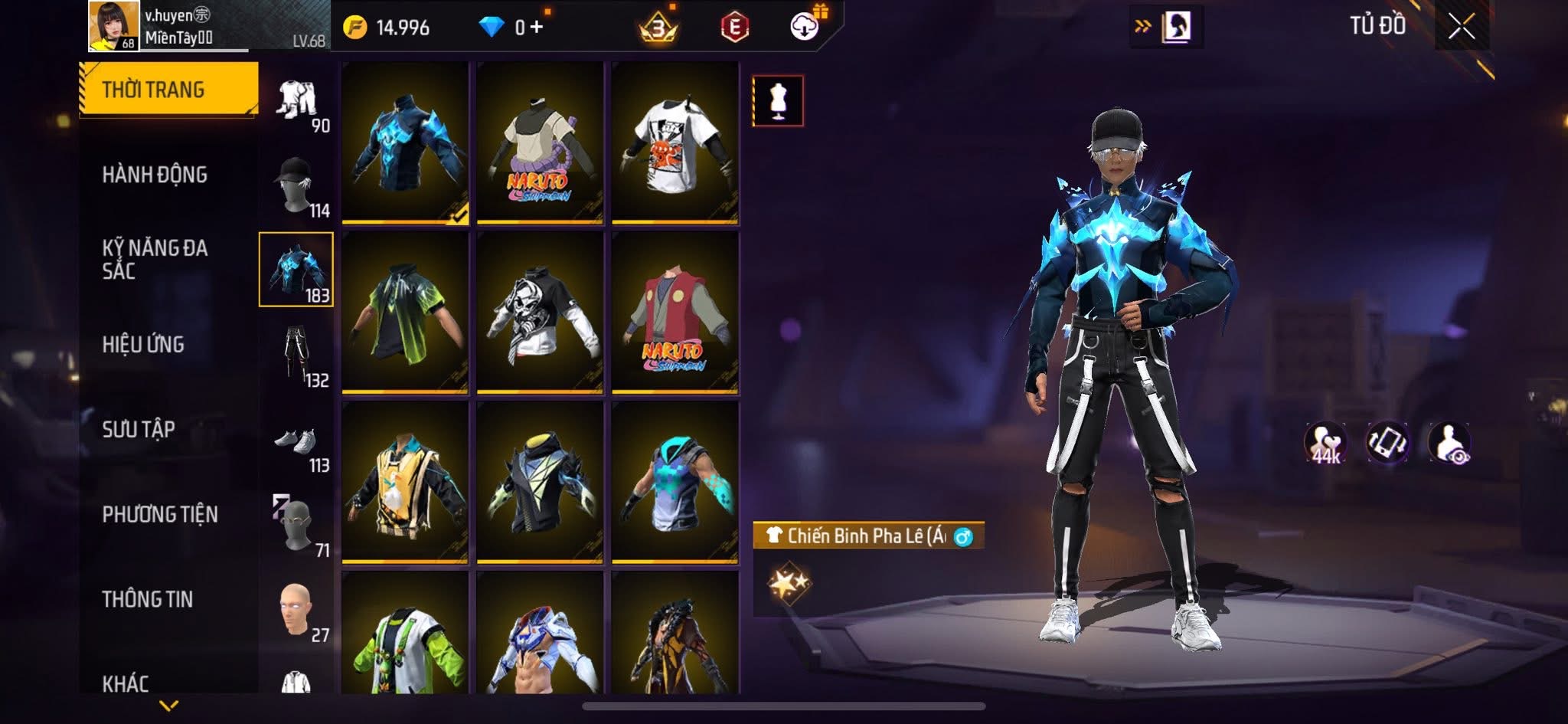Viewport: 1568px width, 724px height.
Task: Choose the green and black jacket
Action: tap(405, 313)
